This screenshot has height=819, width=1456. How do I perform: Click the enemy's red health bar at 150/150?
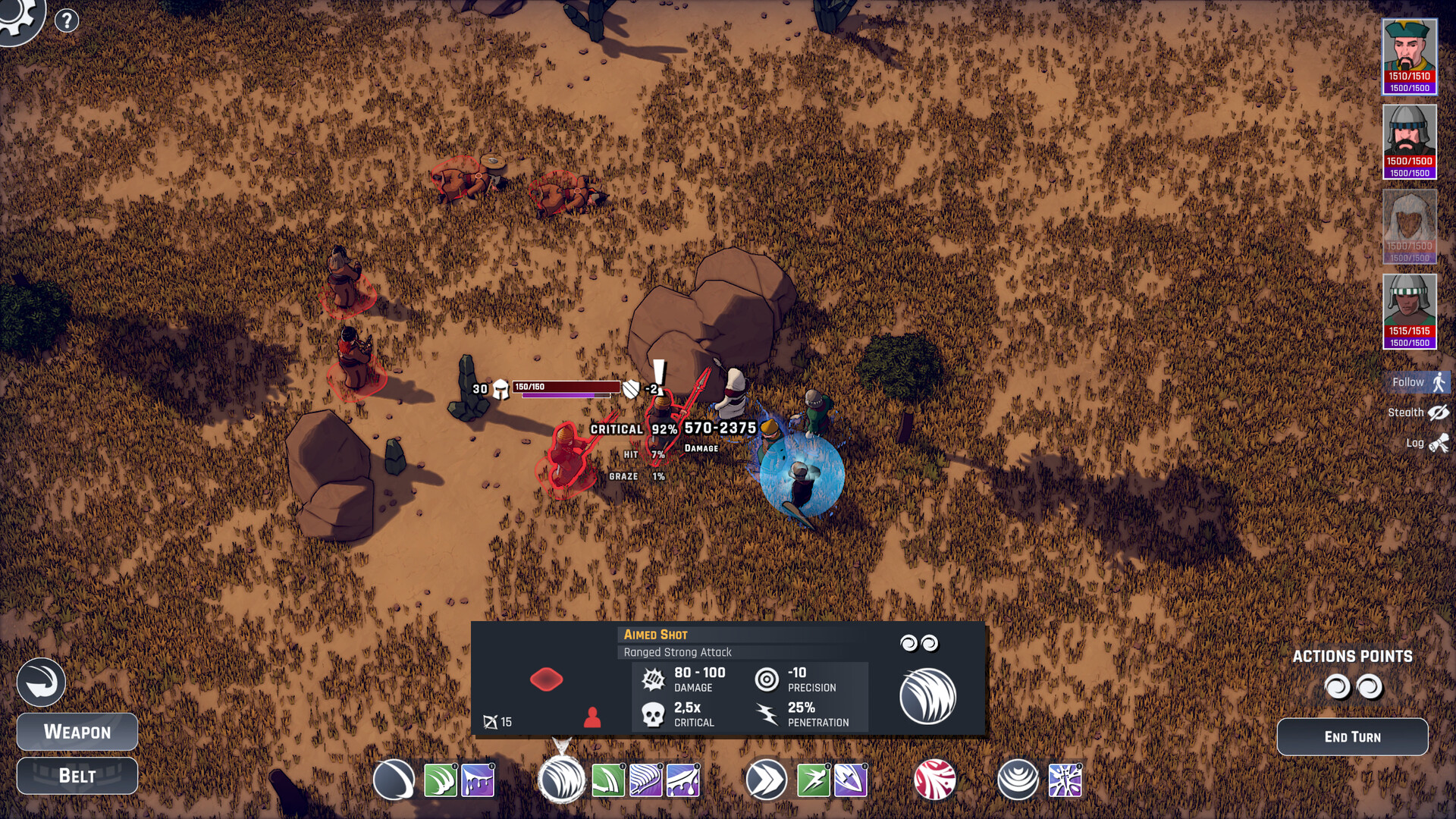[x=565, y=385]
